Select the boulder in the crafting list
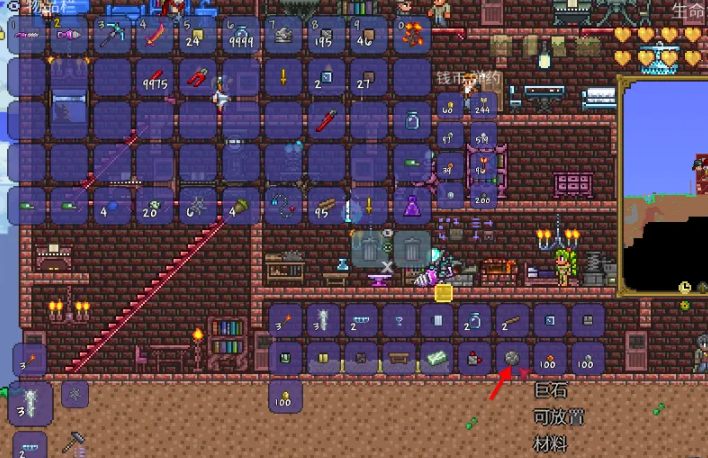708x458 pixels. click(511, 357)
